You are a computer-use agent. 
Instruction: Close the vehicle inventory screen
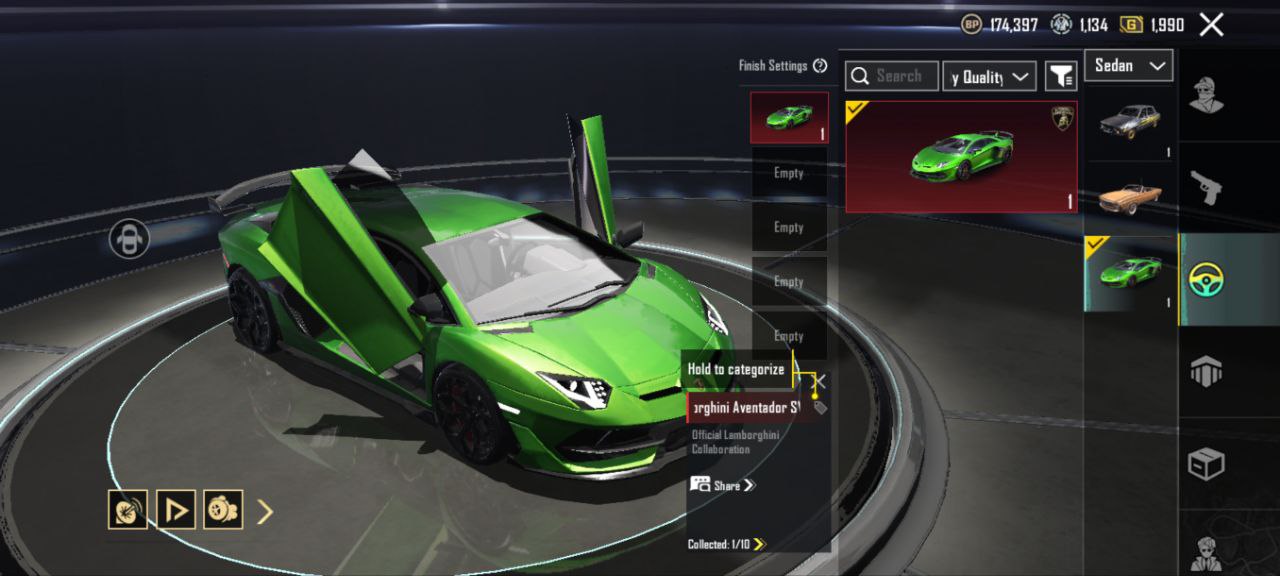tap(1211, 25)
